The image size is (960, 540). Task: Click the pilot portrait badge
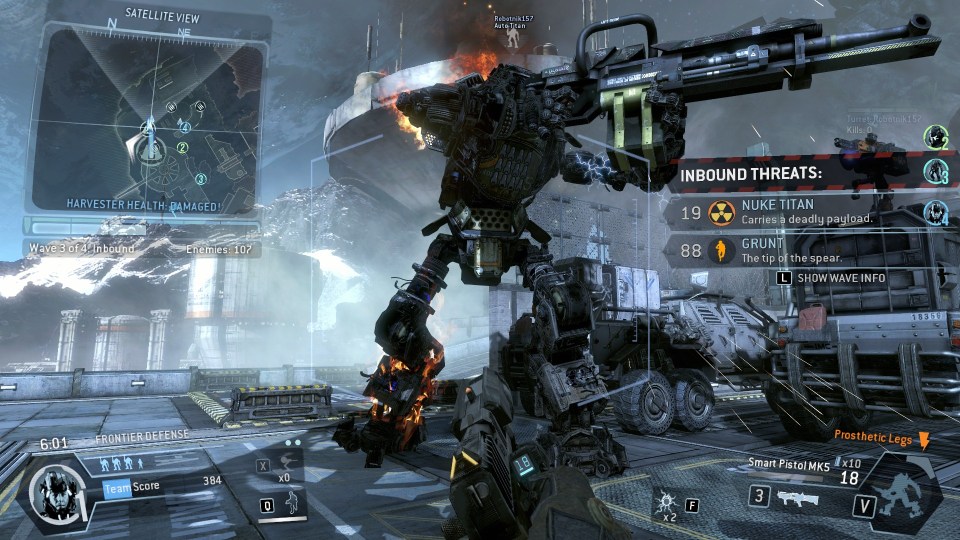coord(56,492)
